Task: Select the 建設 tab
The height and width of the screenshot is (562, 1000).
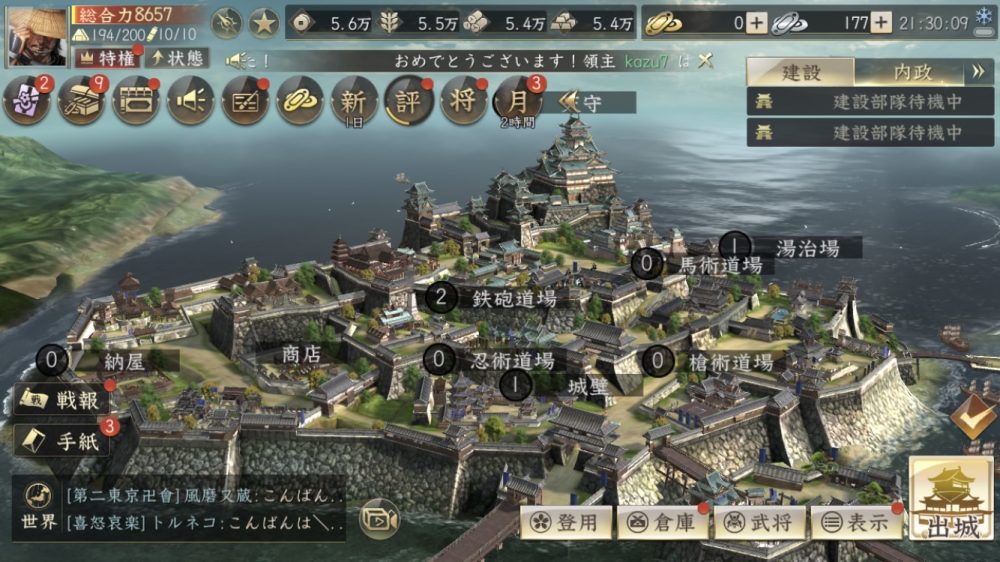Action: pyautogui.click(x=801, y=72)
